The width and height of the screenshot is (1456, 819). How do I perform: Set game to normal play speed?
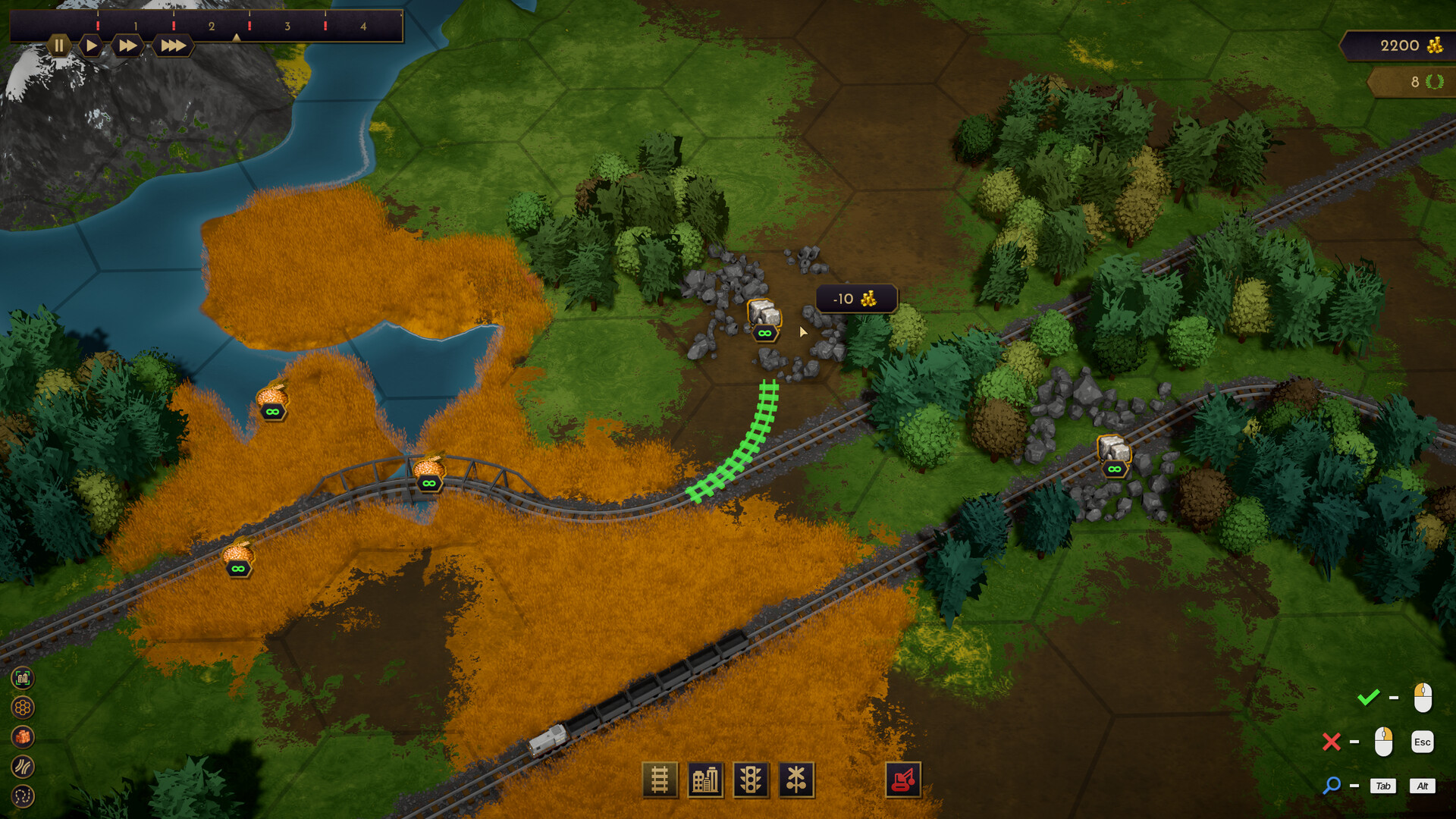click(91, 45)
